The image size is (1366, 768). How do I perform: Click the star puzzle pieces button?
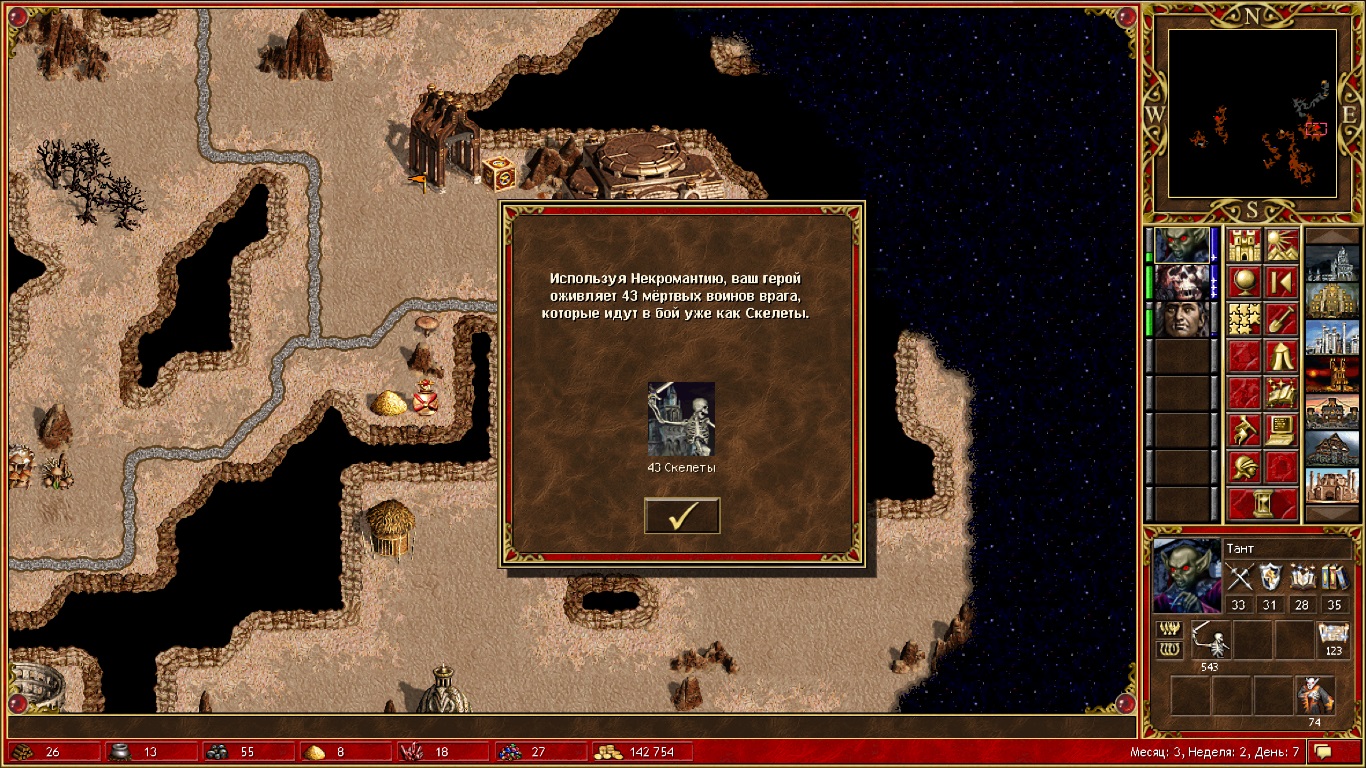click(1244, 319)
